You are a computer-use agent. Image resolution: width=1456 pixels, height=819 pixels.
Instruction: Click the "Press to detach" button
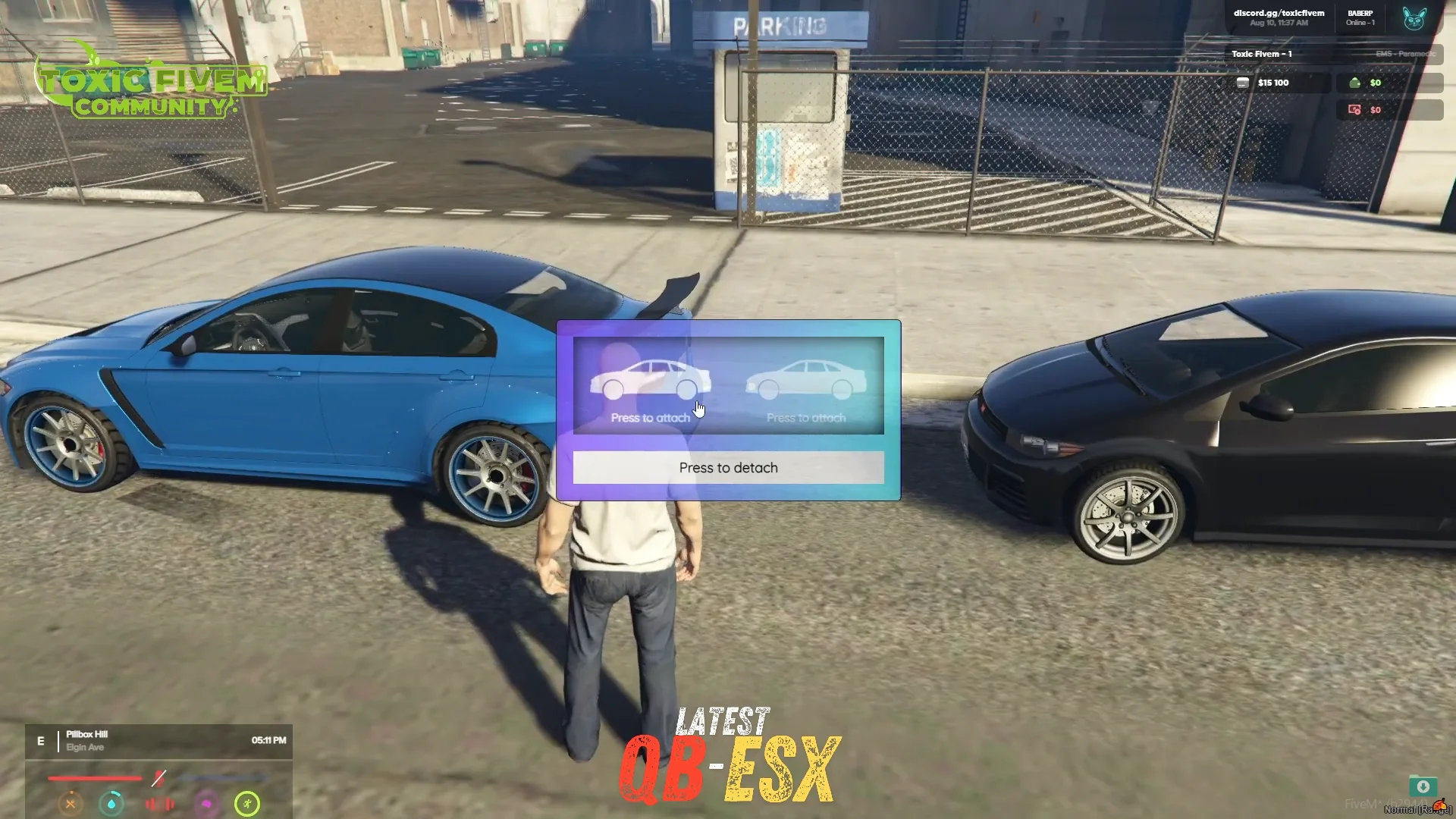click(728, 468)
